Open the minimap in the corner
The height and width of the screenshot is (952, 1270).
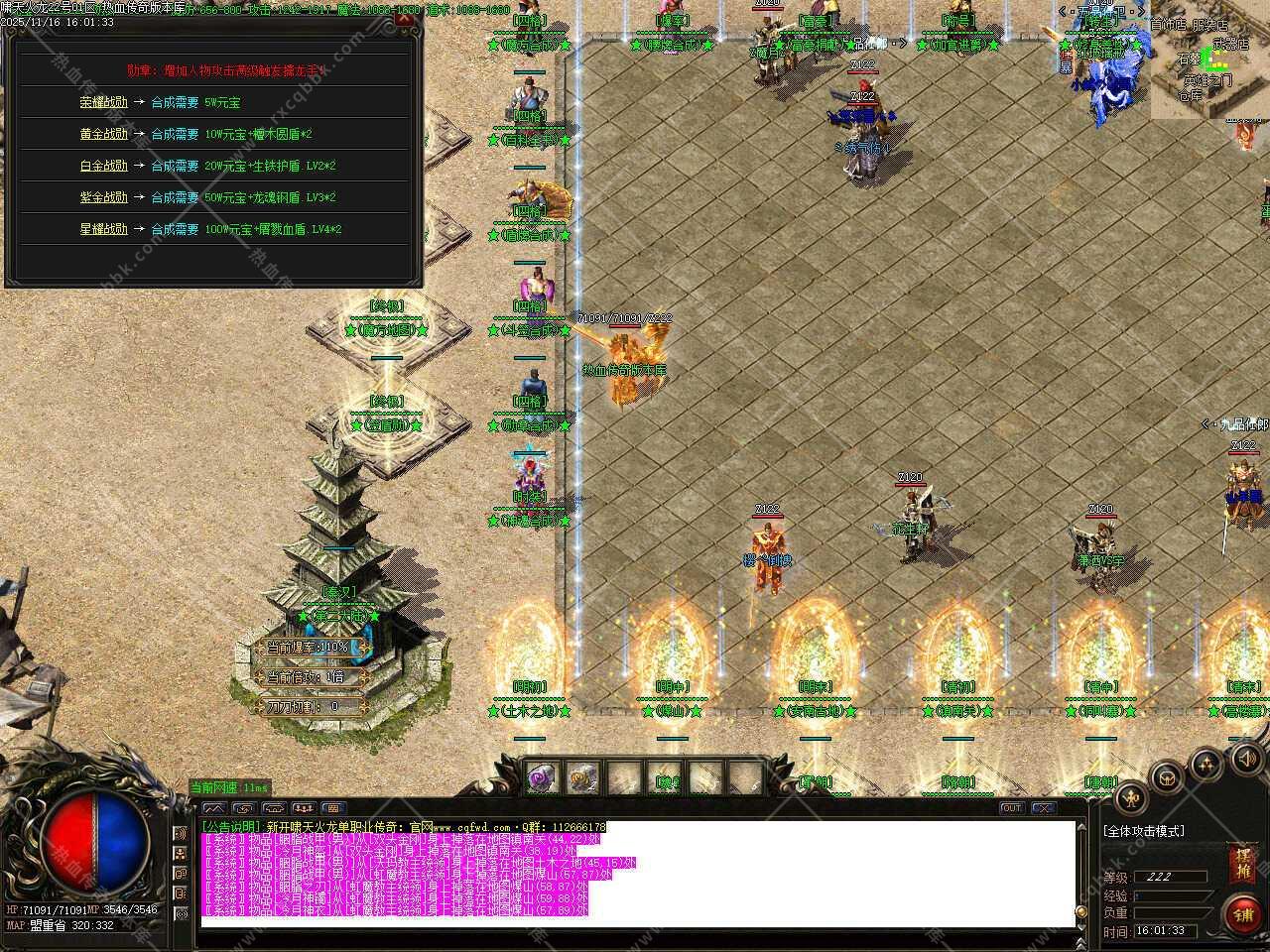(x=1209, y=59)
